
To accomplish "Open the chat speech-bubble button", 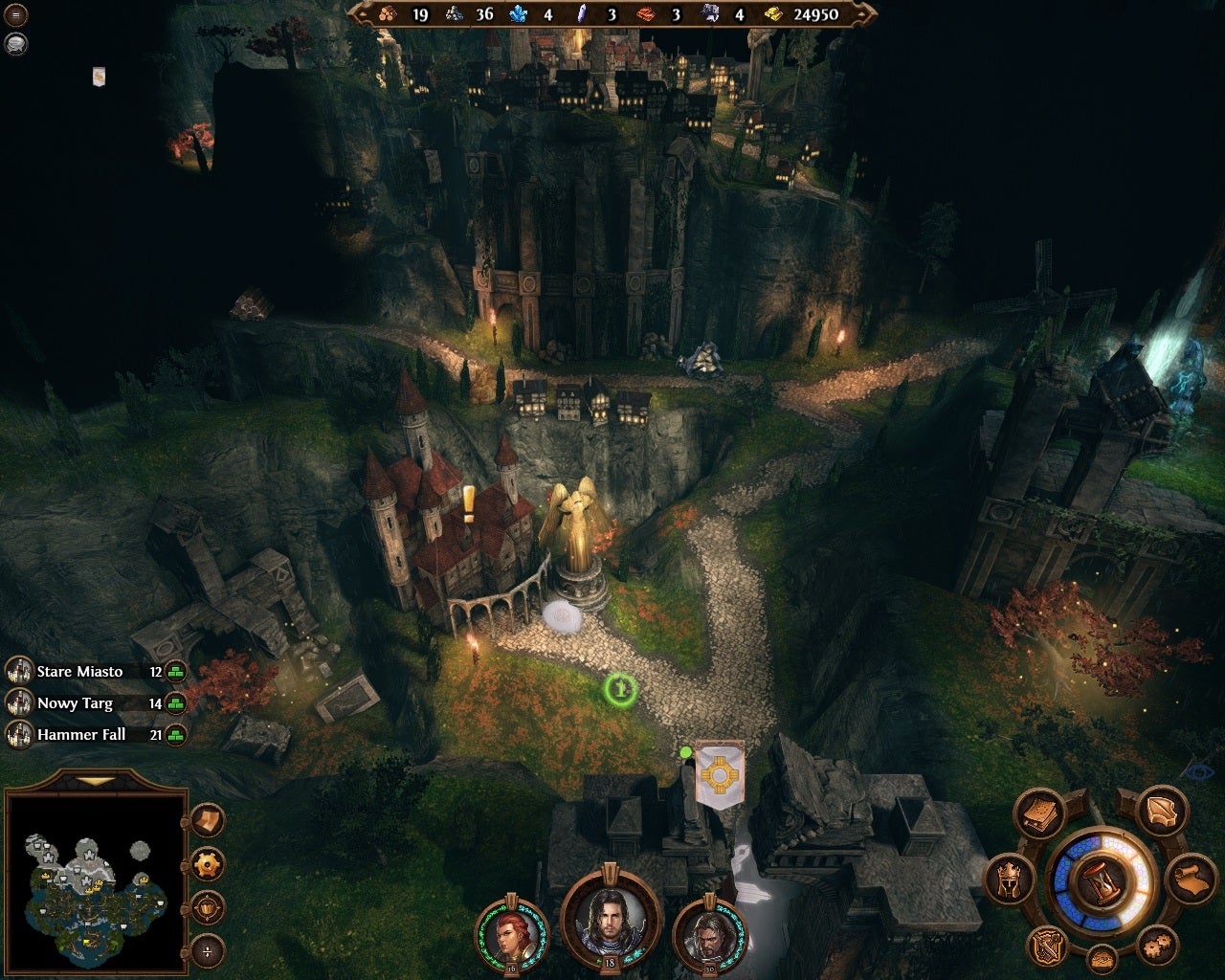I will (16, 43).
